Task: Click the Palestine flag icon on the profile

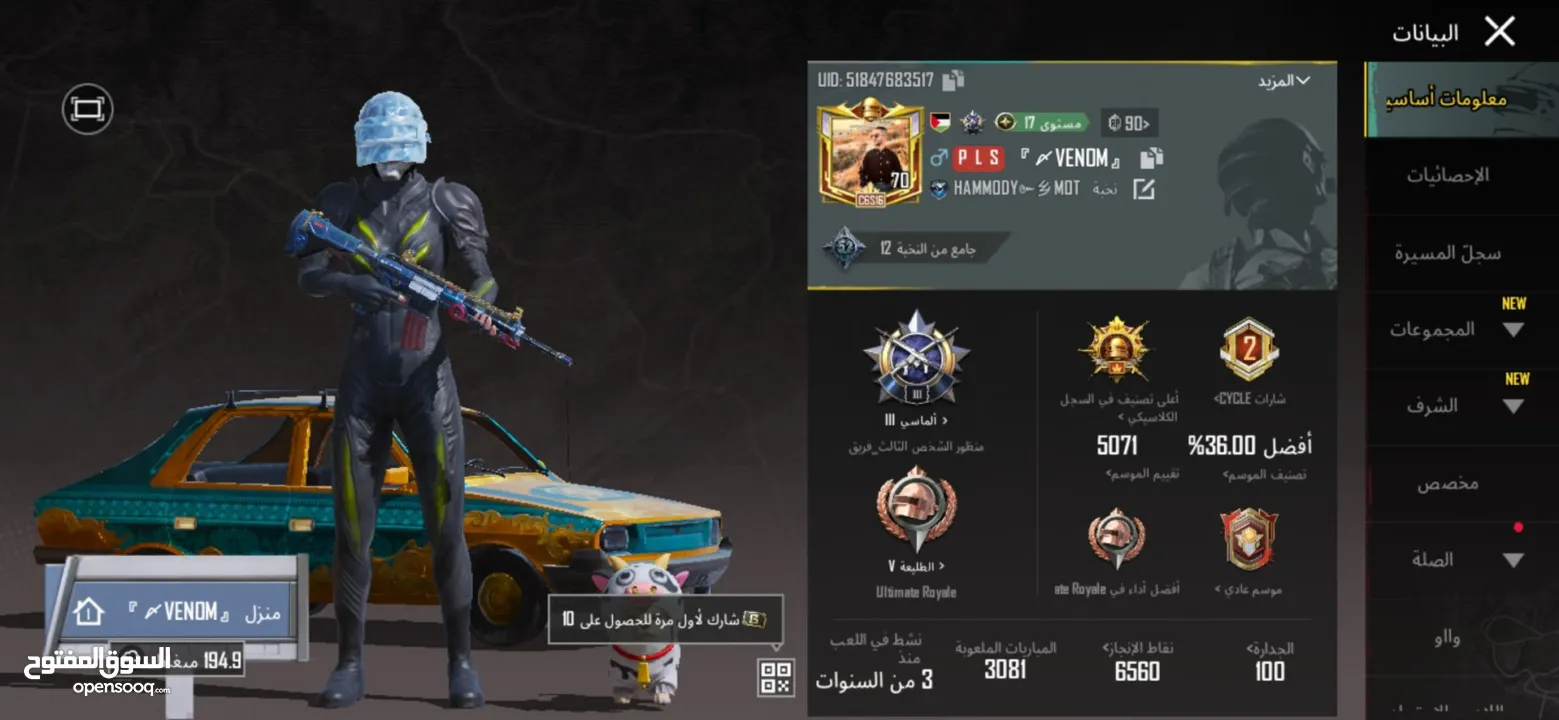Action: (x=940, y=122)
